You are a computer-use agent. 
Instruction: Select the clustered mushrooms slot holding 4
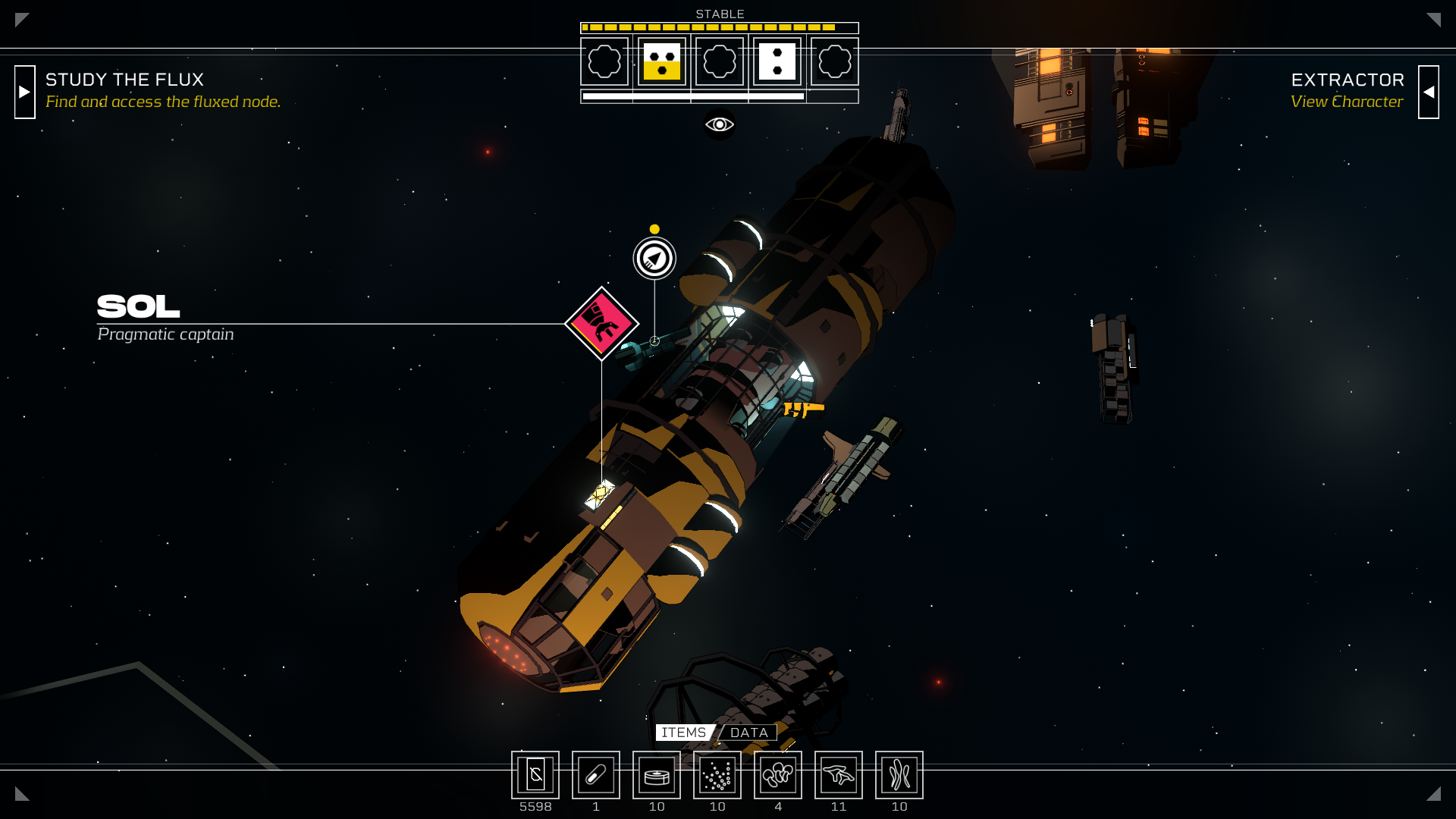point(778,775)
